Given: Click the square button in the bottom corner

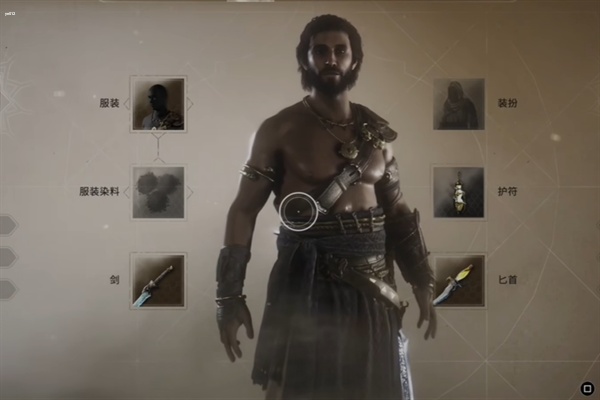Looking at the screenshot, I should [x=586, y=387].
